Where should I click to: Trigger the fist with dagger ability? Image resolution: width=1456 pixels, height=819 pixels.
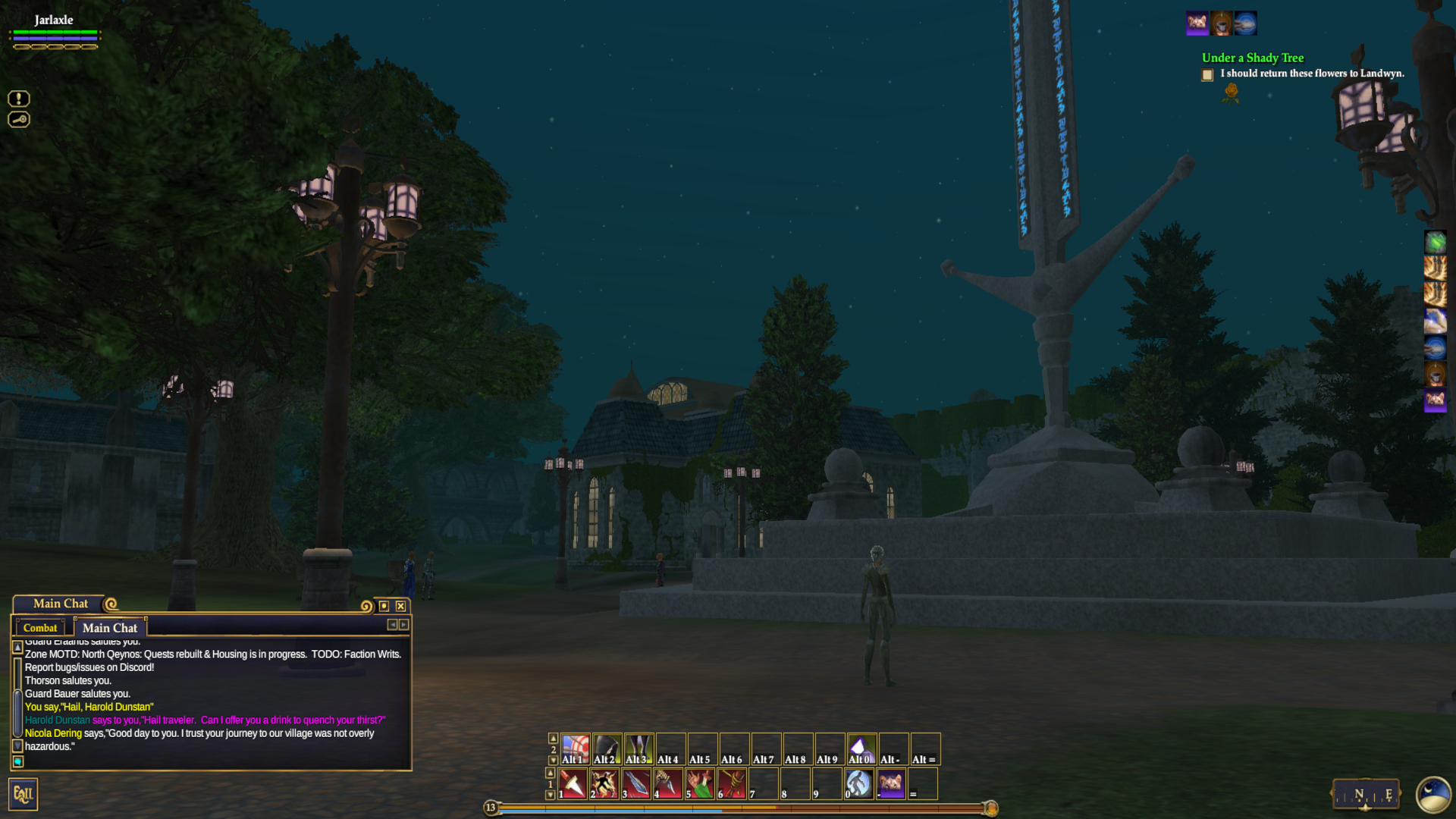(x=669, y=783)
